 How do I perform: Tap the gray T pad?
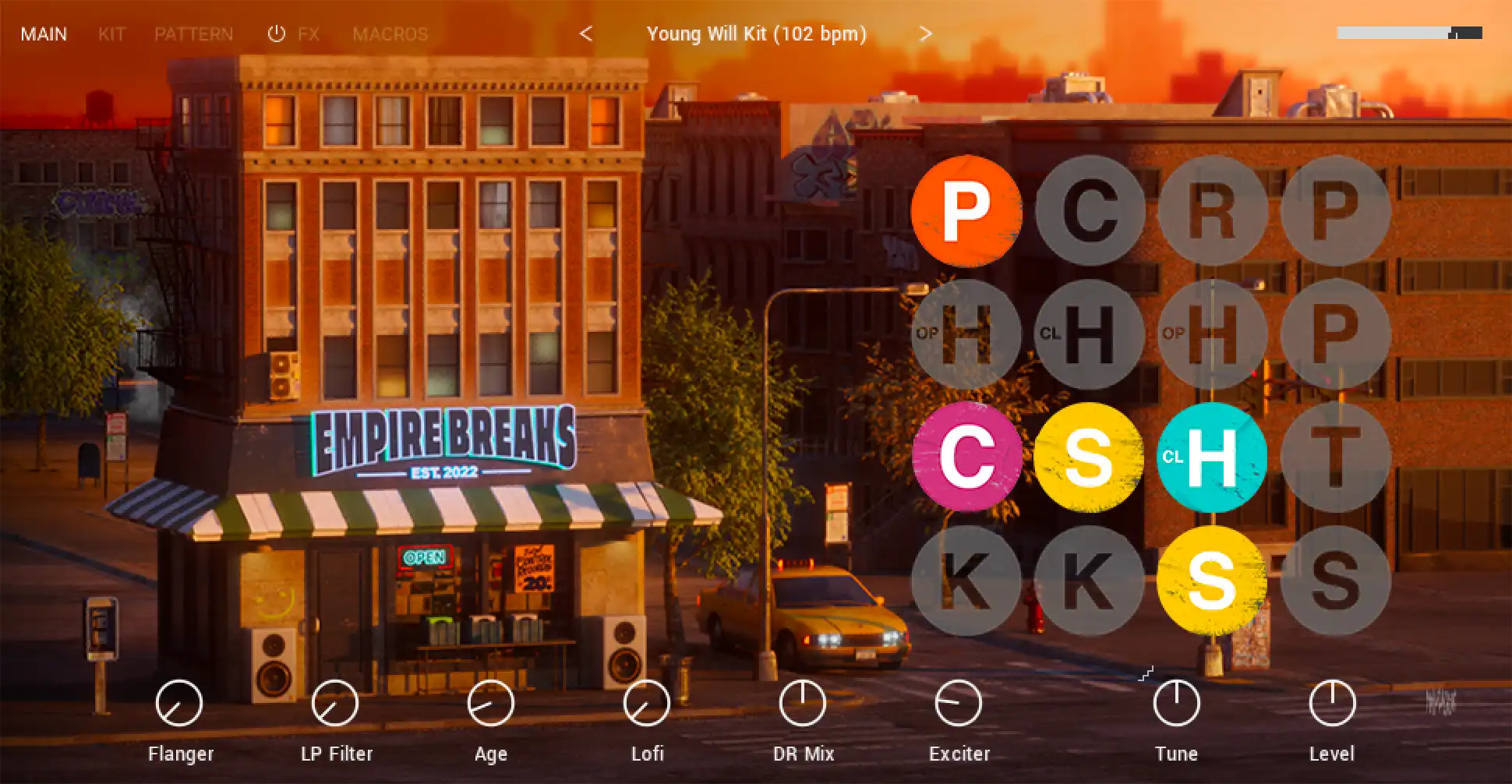point(1335,457)
